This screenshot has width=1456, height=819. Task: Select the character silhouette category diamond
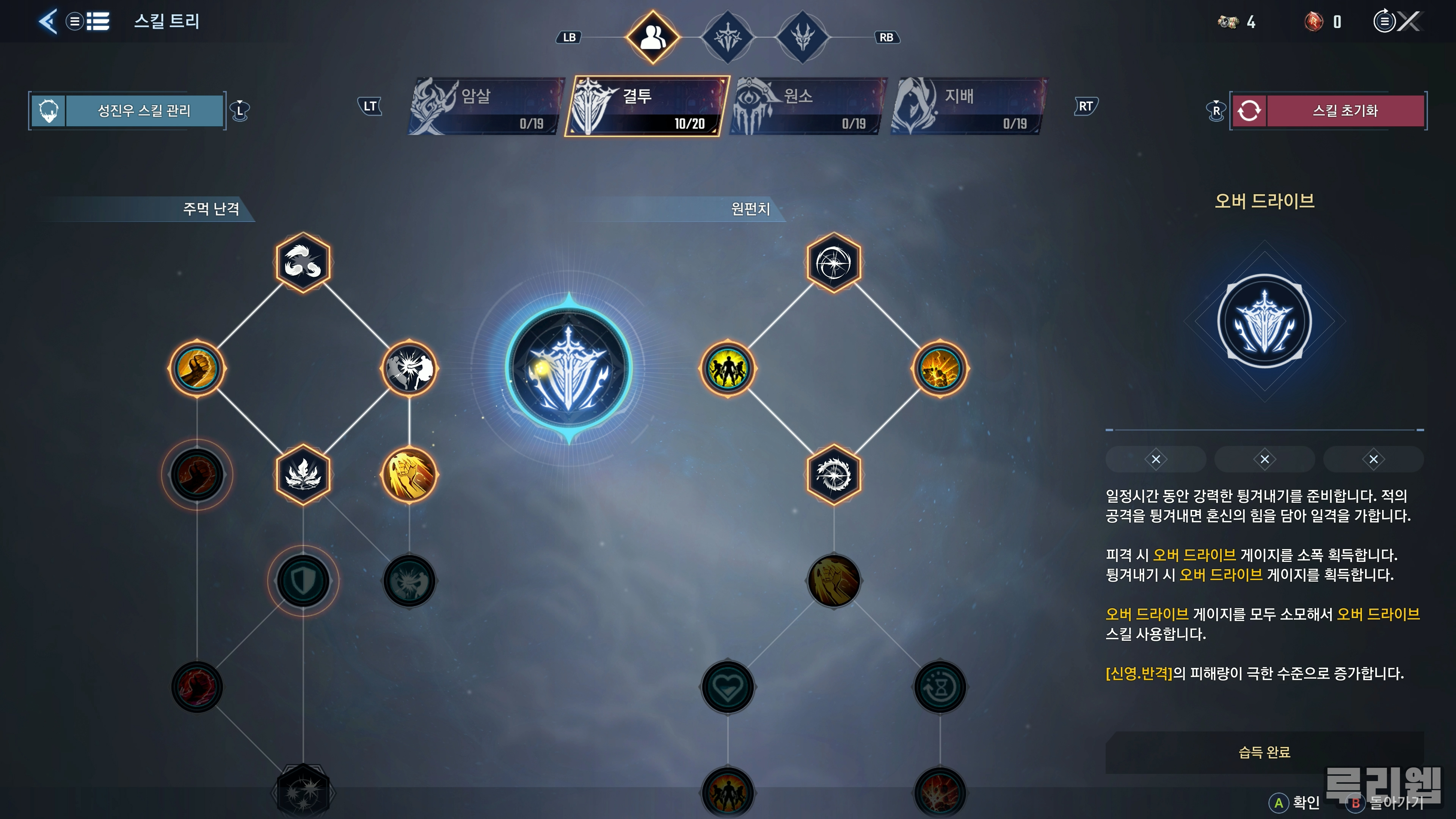pos(653,37)
